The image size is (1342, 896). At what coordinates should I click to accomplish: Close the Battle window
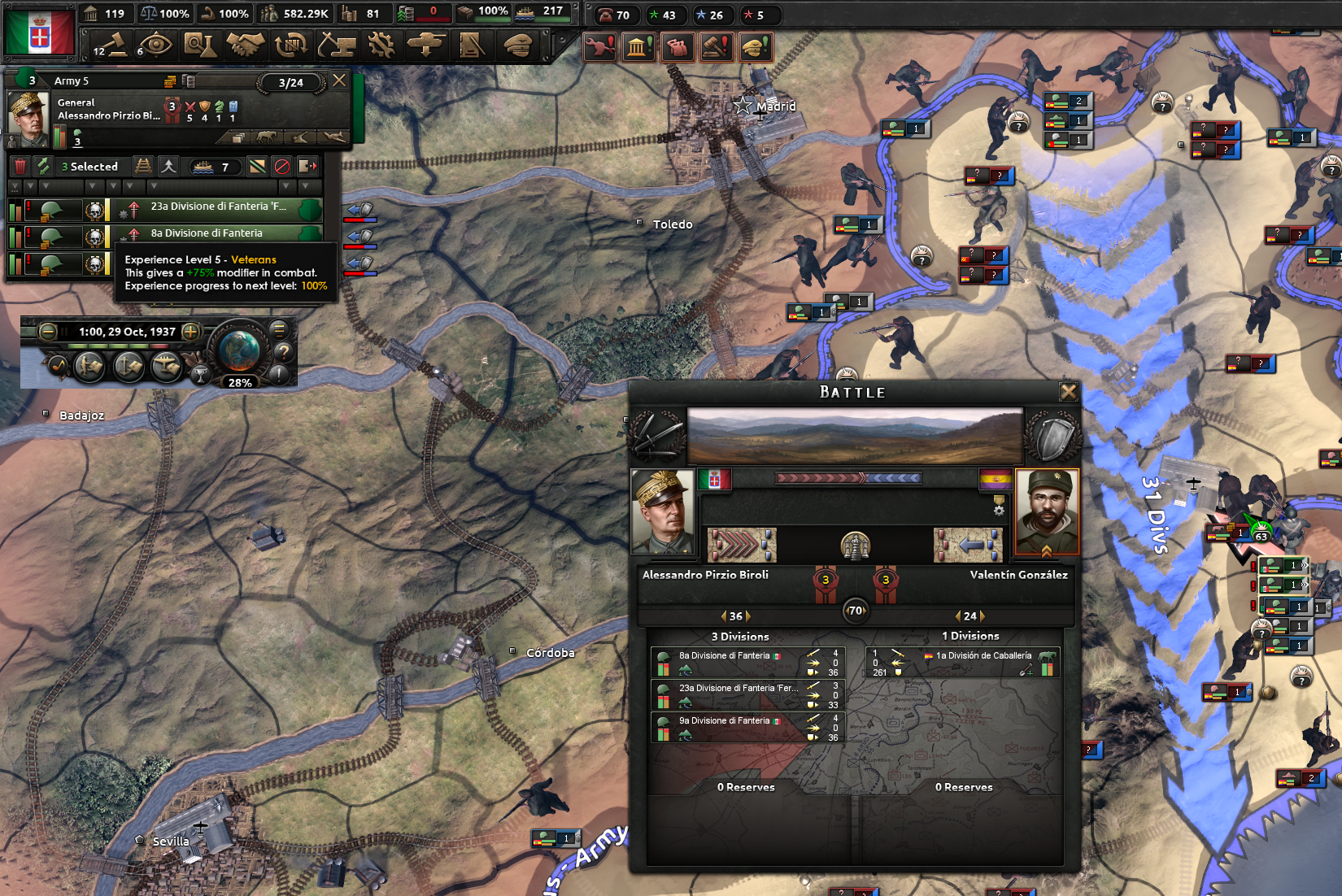[x=1069, y=392]
